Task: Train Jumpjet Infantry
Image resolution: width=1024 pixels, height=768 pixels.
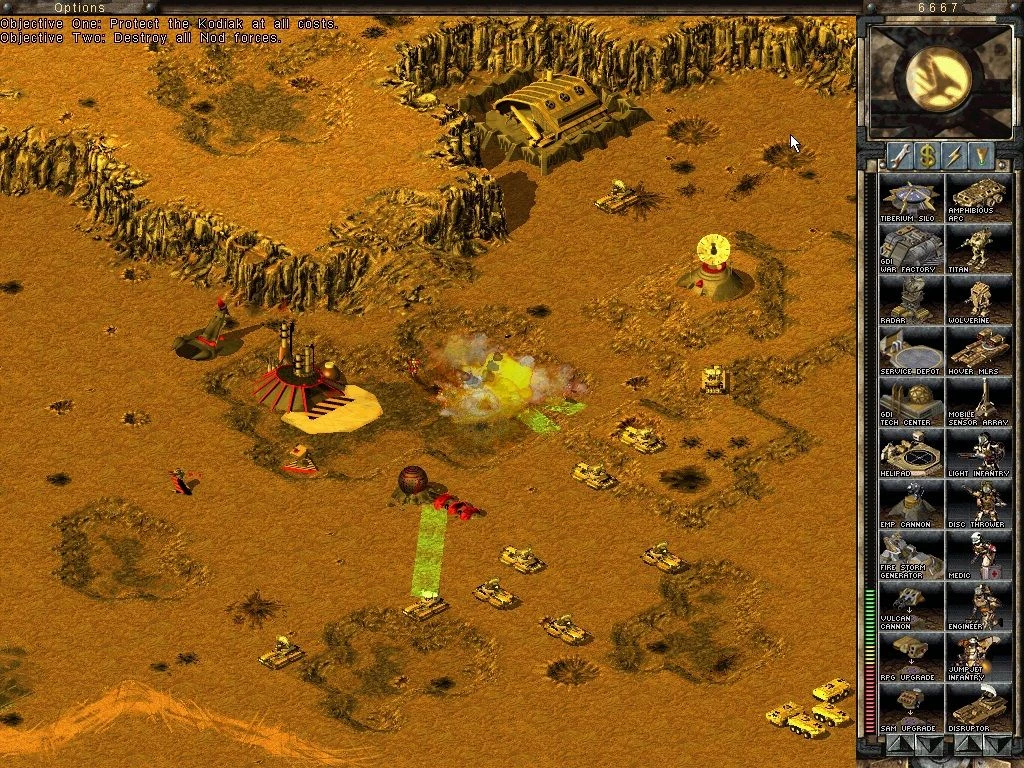Action: coord(978,657)
